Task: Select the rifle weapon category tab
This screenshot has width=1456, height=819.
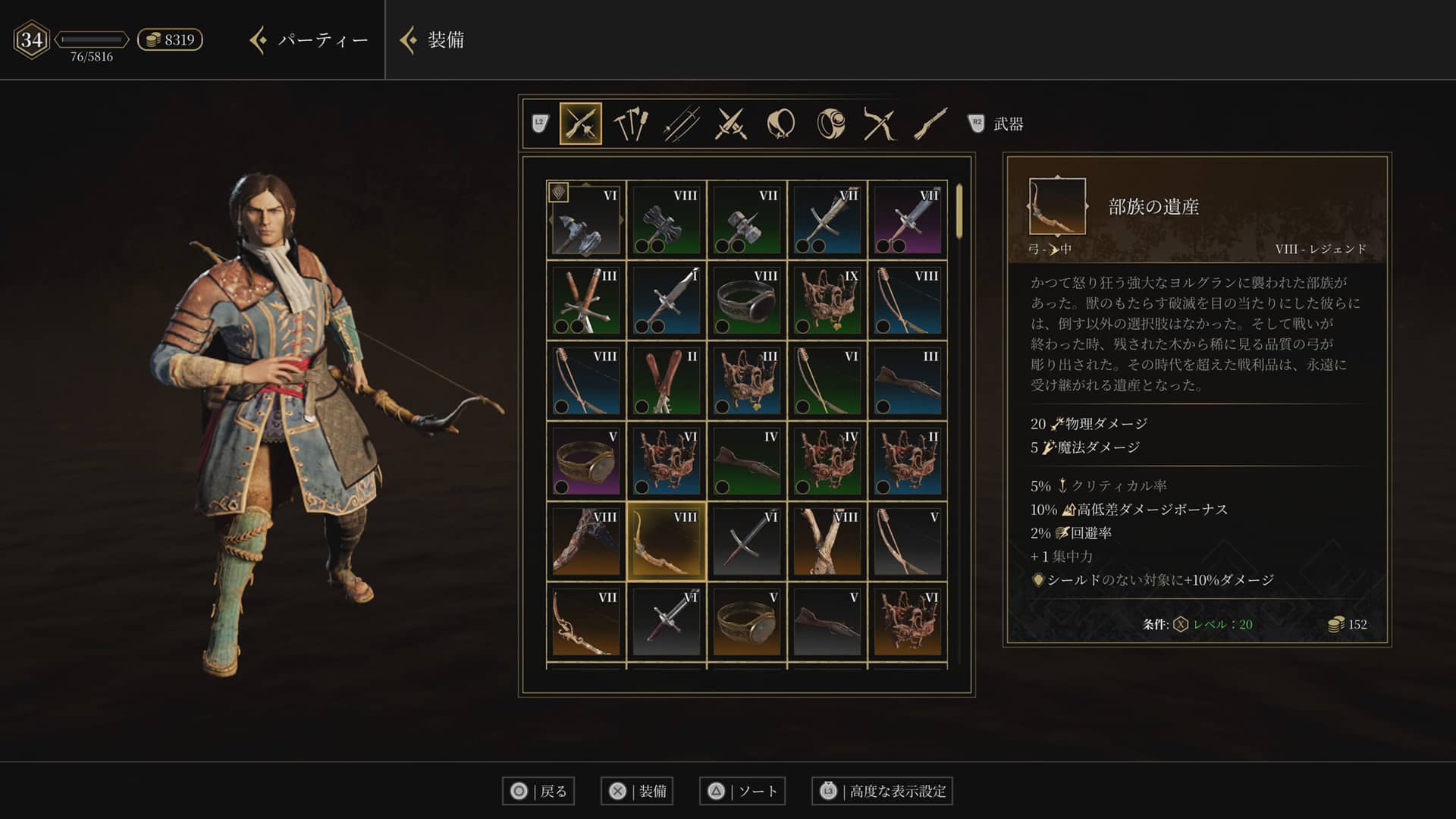Action: [930, 124]
